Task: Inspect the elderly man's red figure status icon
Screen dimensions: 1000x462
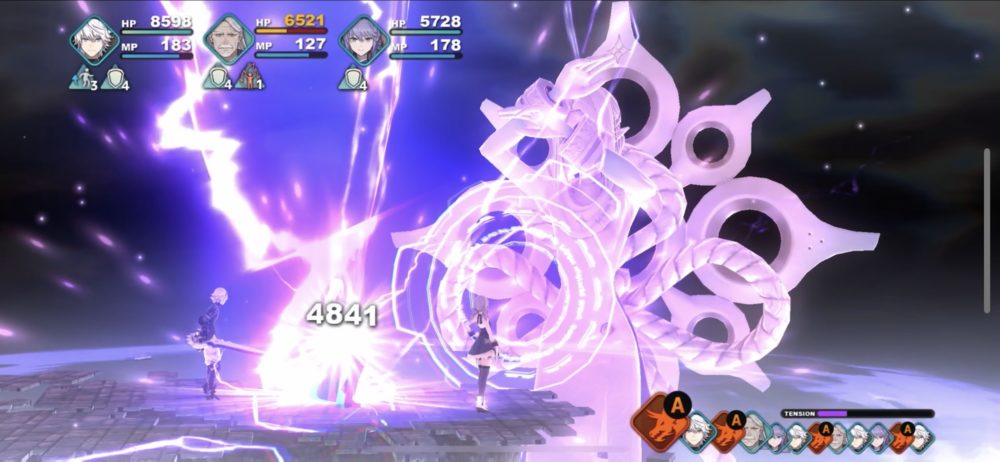Action: (247, 77)
